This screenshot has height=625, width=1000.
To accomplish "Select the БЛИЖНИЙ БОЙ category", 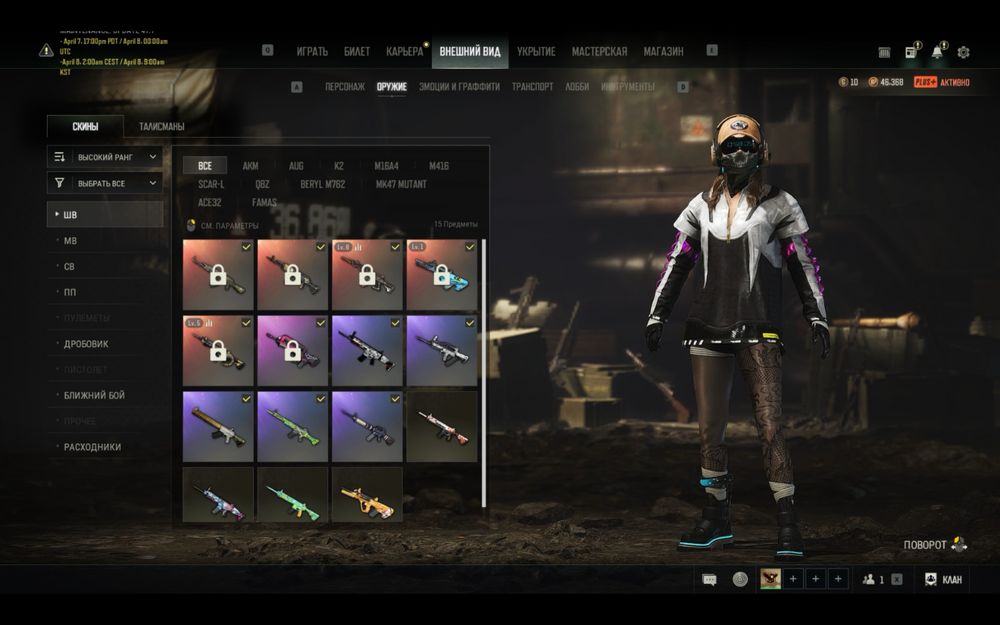I will (x=94, y=396).
